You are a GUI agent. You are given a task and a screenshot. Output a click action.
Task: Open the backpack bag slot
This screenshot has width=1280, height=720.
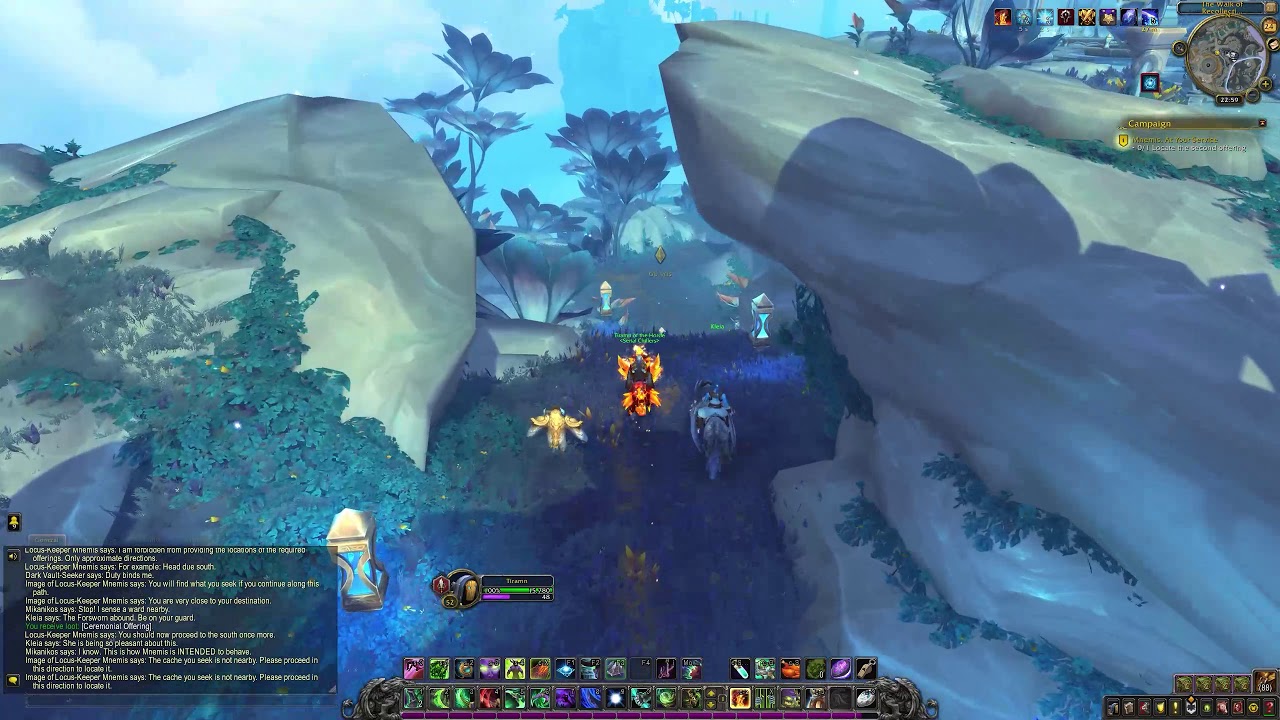(1265, 682)
